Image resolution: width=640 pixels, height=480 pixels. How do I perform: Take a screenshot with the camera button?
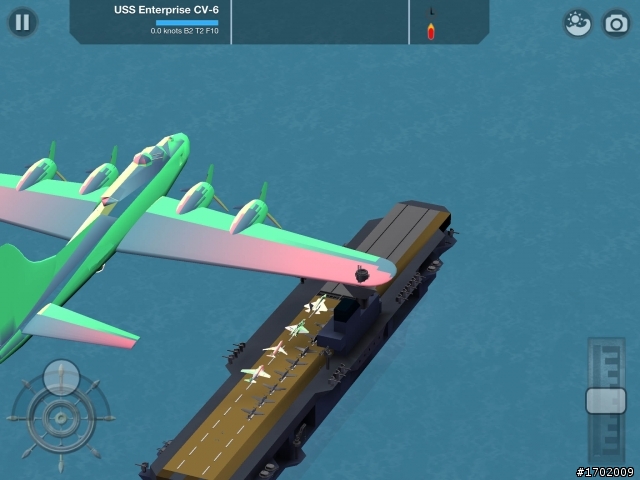(615, 23)
